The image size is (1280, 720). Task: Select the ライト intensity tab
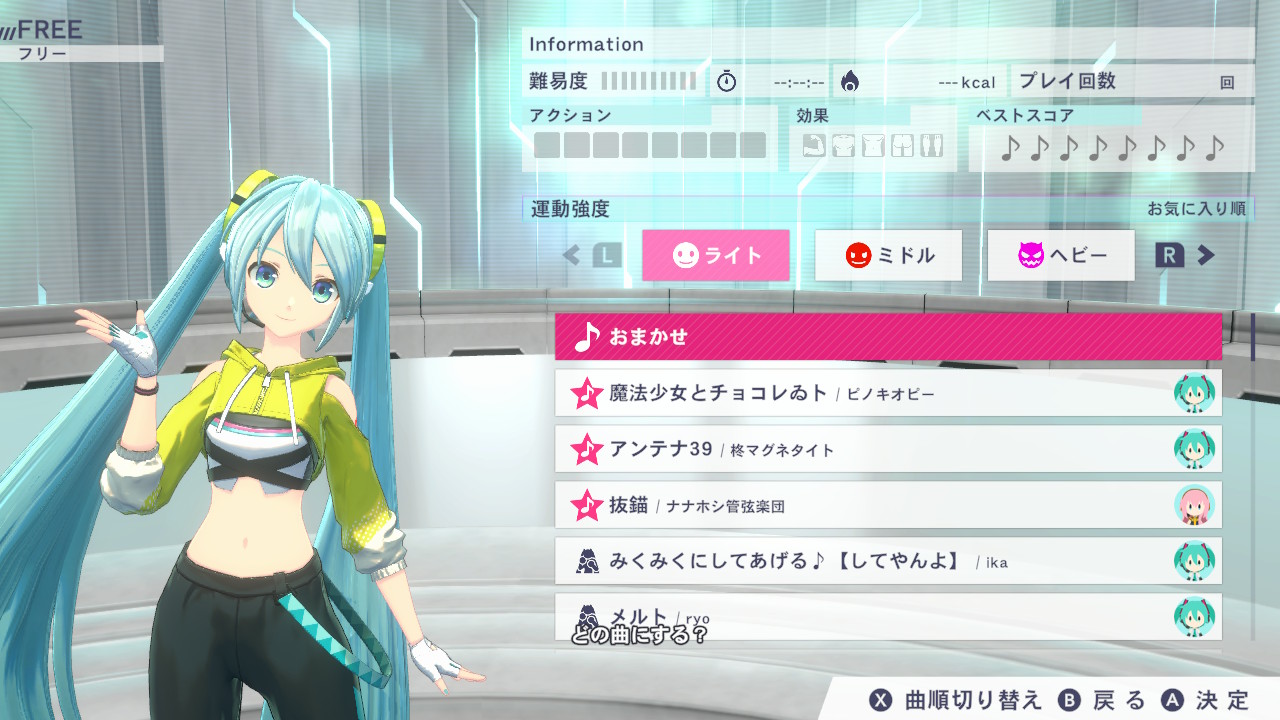tap(716, 255)
